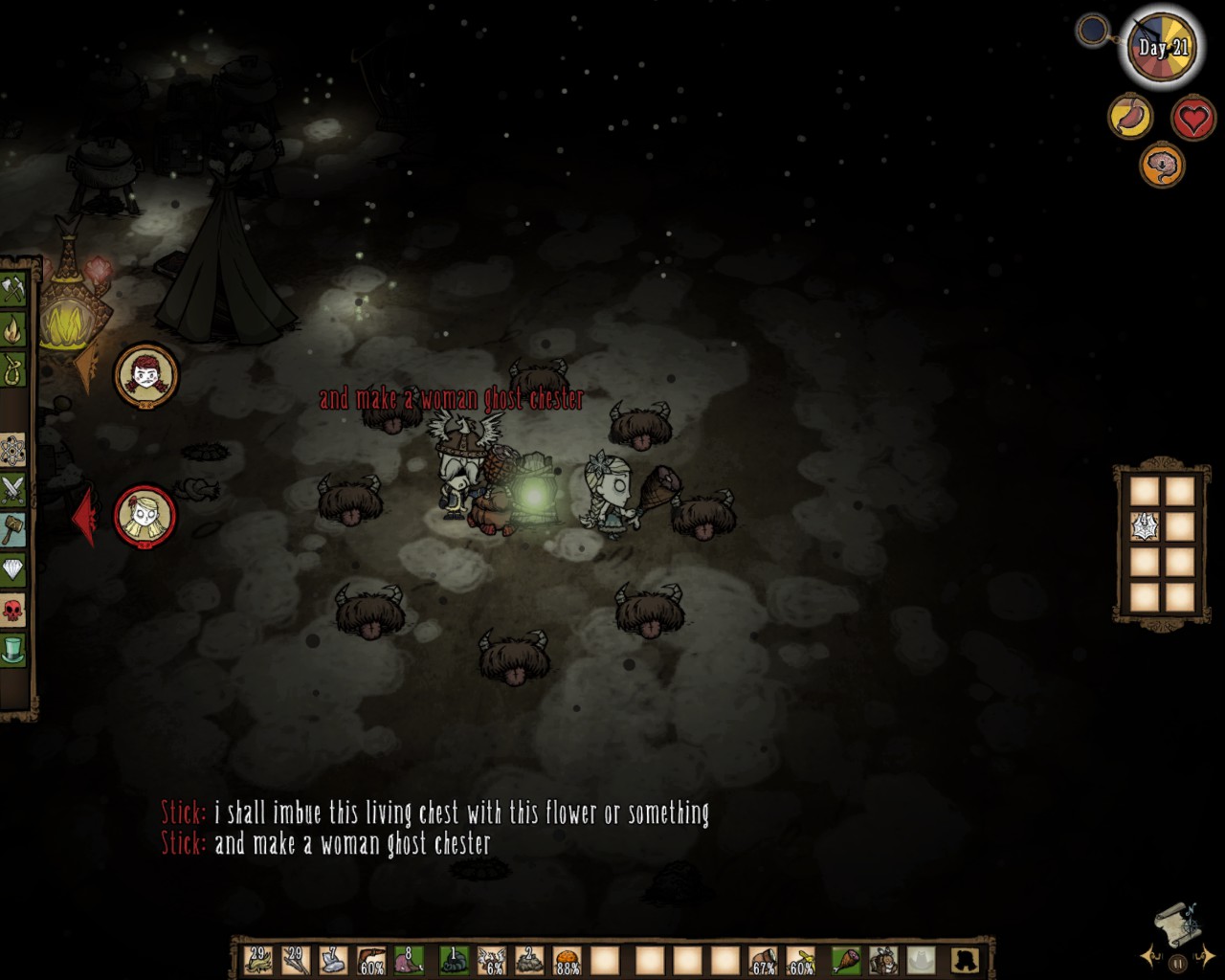Viewport: 1225px width, 980px height.
Task: Click the blonde Wendy player portrait indicator
Action: [145, 516]
